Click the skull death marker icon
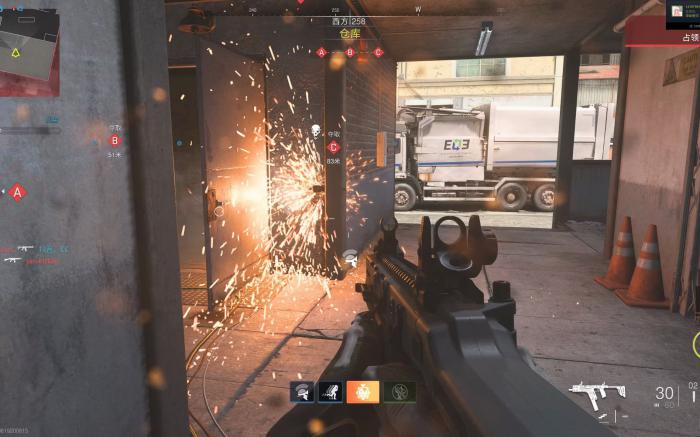700x437 pixels. (315, 130)
